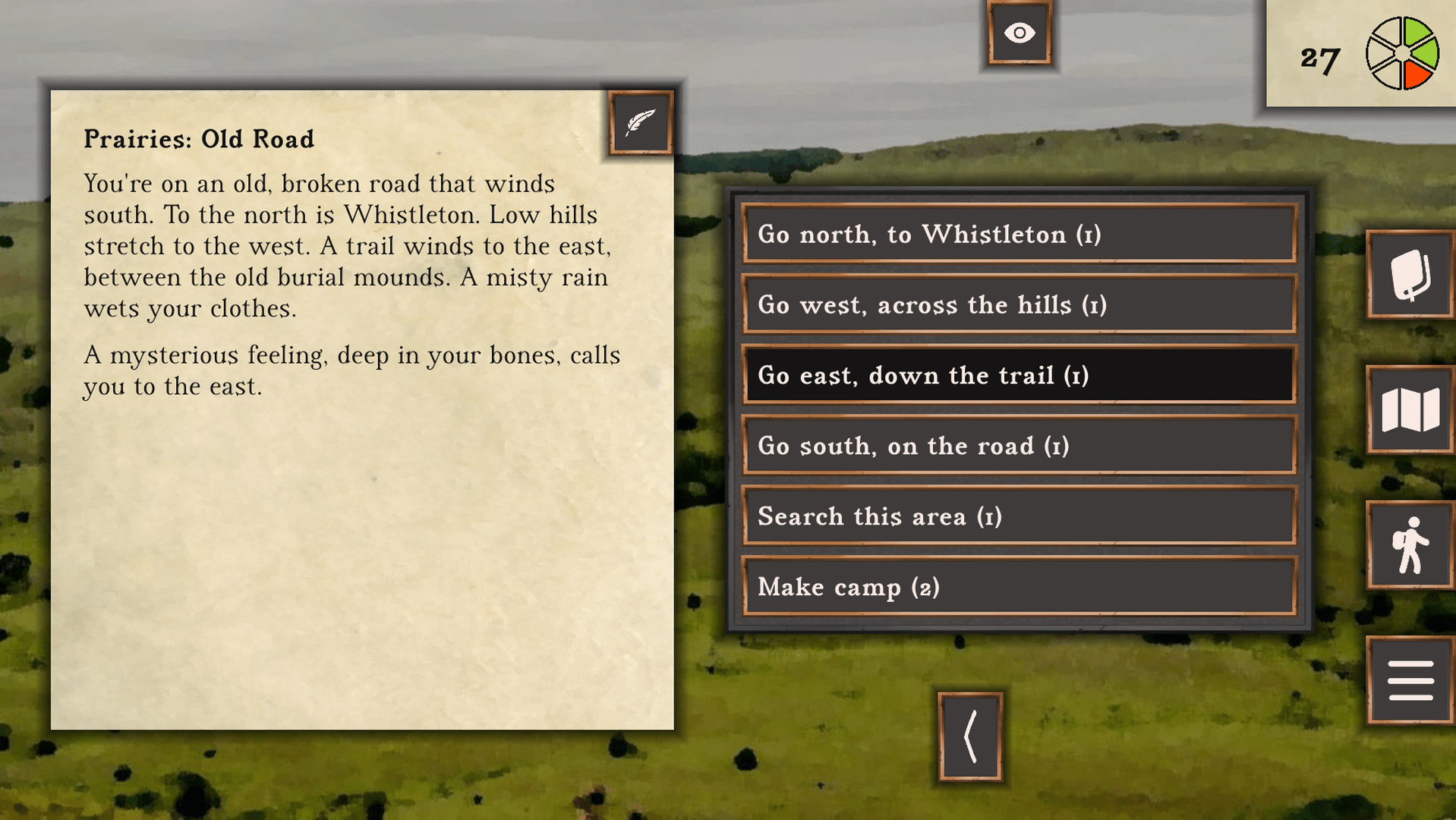This screenshot has width=1456, height=820.
Task: Click the Prairies: Old Road title text
Action: [198, 139]
